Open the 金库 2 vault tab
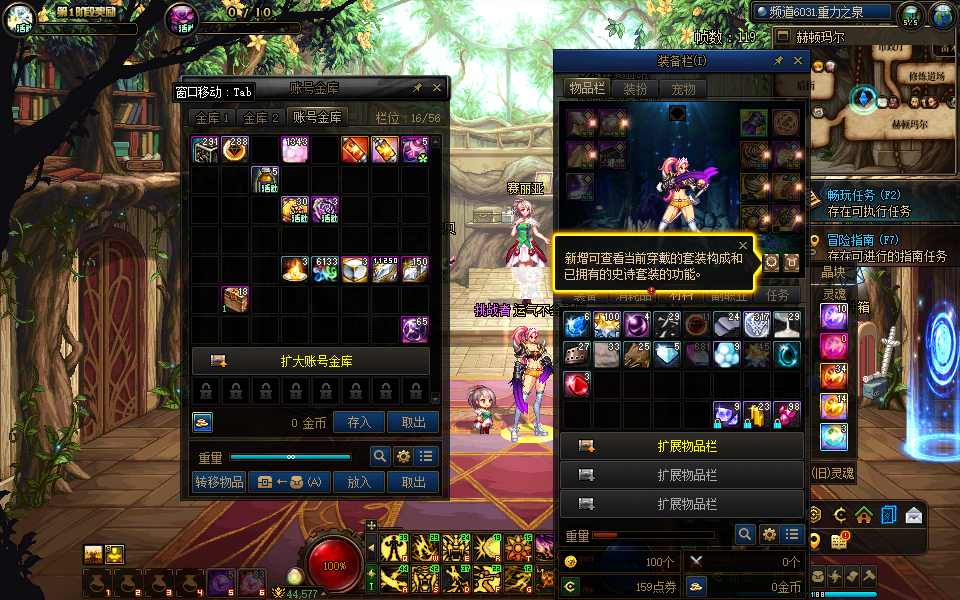 coord(262,118)
